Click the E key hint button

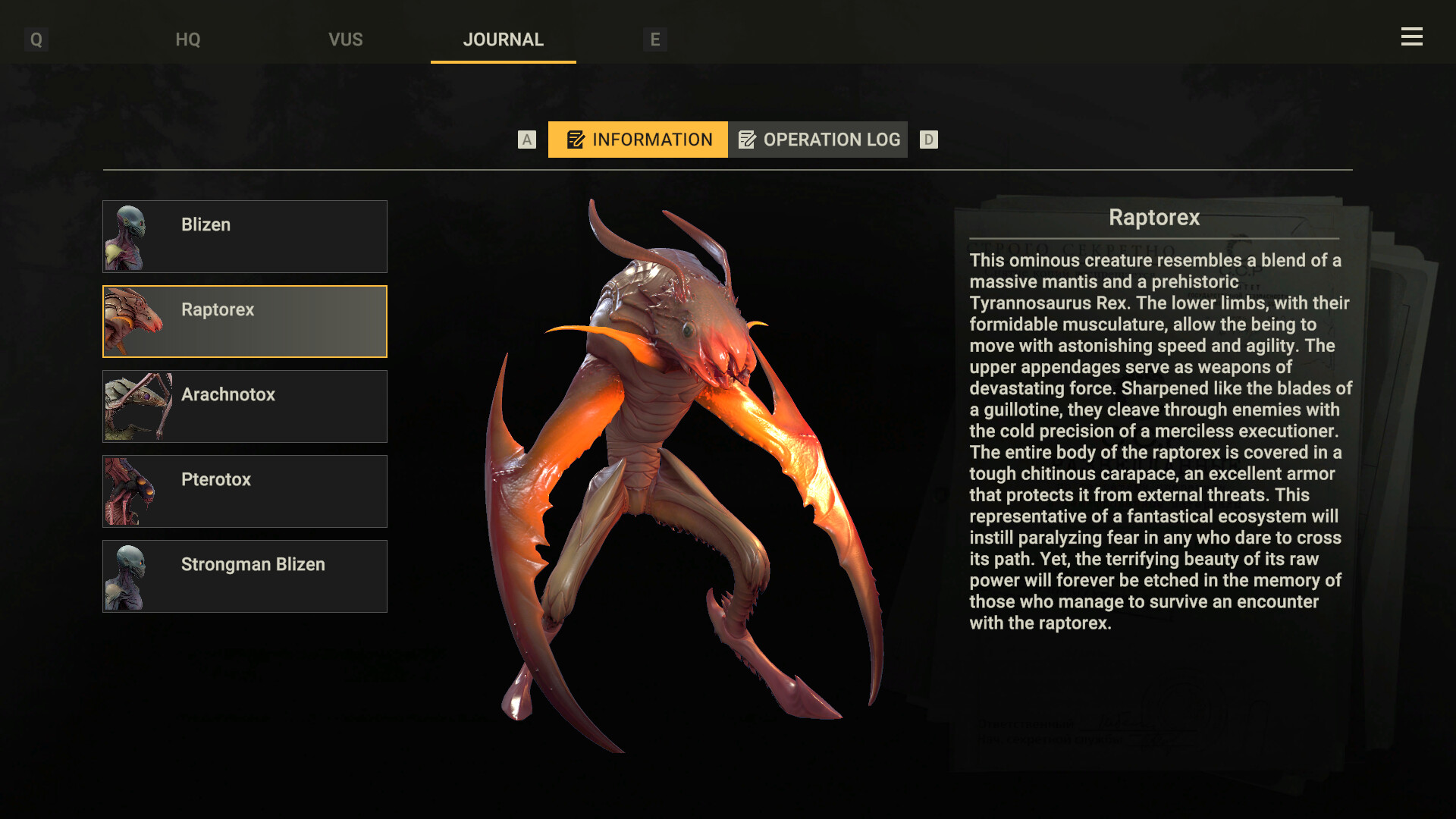655,40
